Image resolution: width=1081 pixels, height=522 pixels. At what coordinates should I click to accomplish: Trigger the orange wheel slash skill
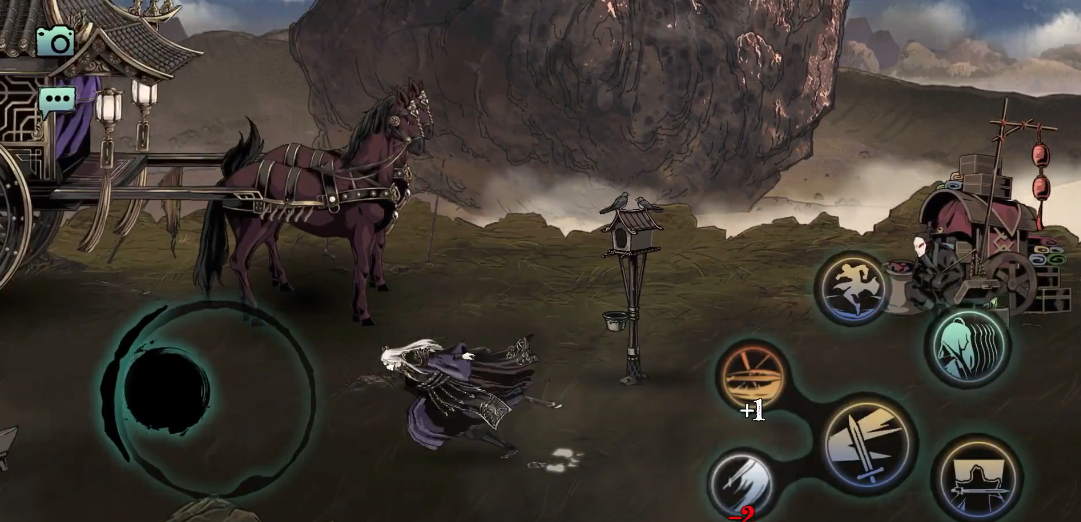pyautogui.click(x=754, y=376)
